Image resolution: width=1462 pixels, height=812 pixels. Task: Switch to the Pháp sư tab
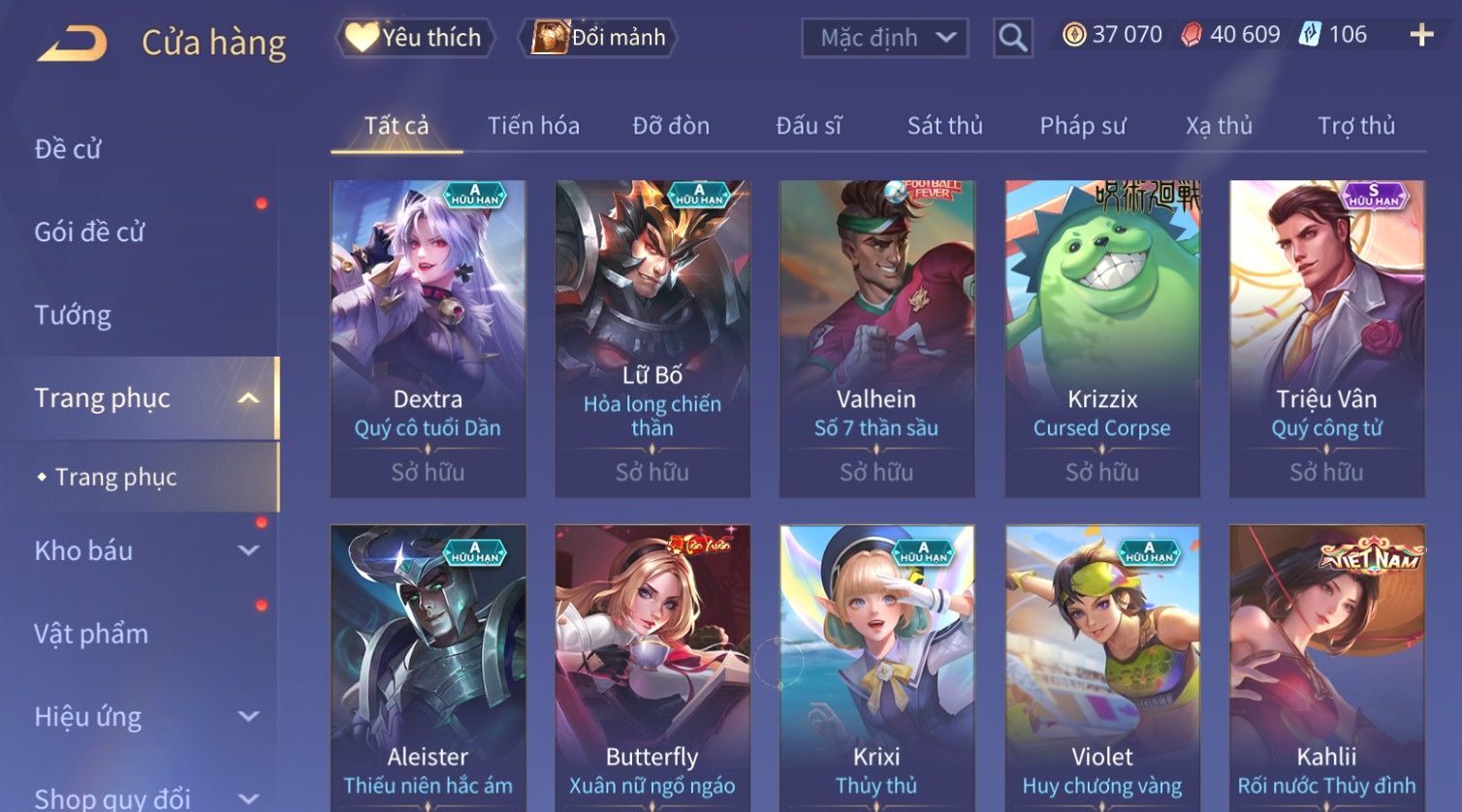coord(1083,126)
